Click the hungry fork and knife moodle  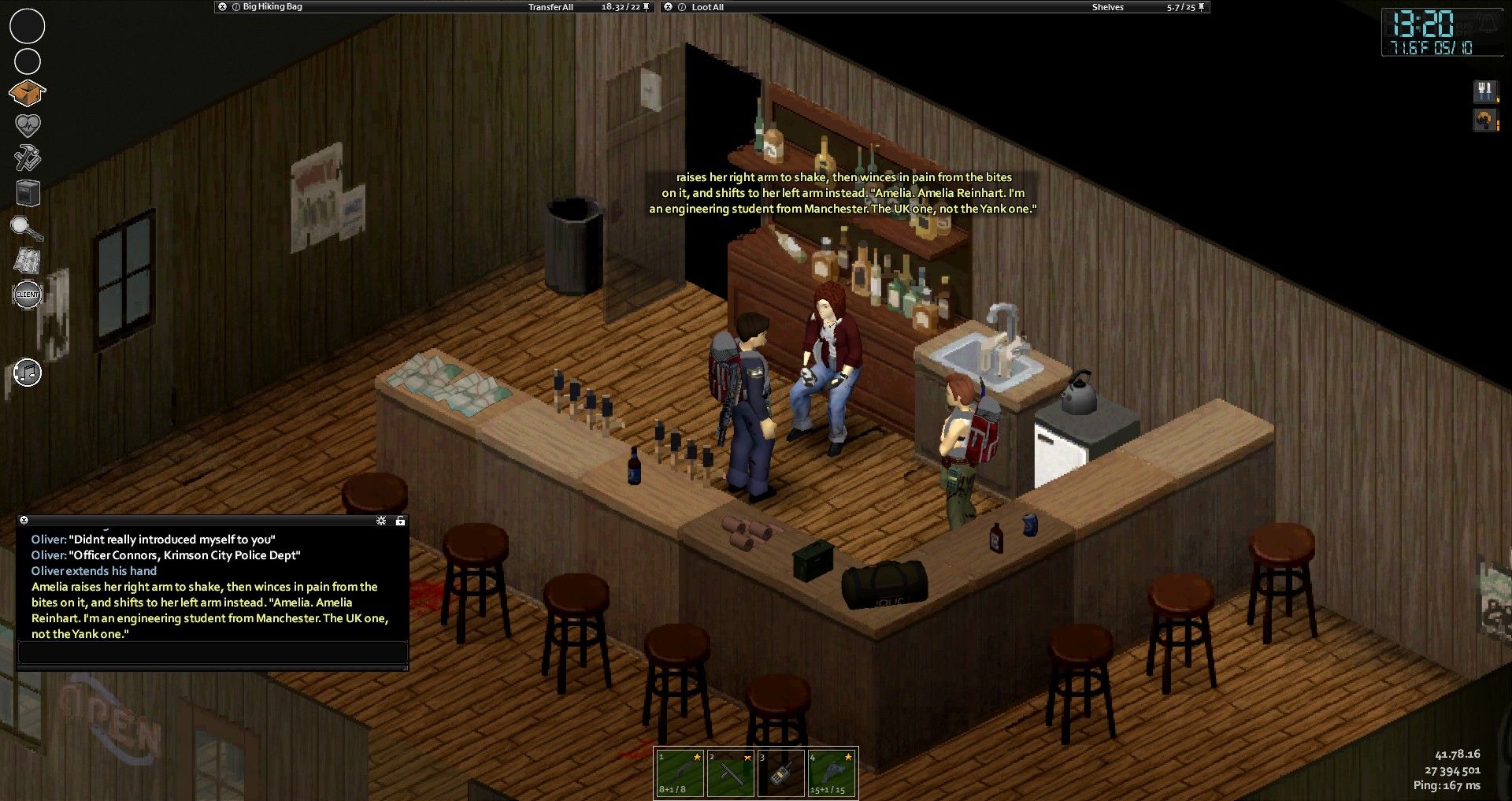tap(1484, 91)
